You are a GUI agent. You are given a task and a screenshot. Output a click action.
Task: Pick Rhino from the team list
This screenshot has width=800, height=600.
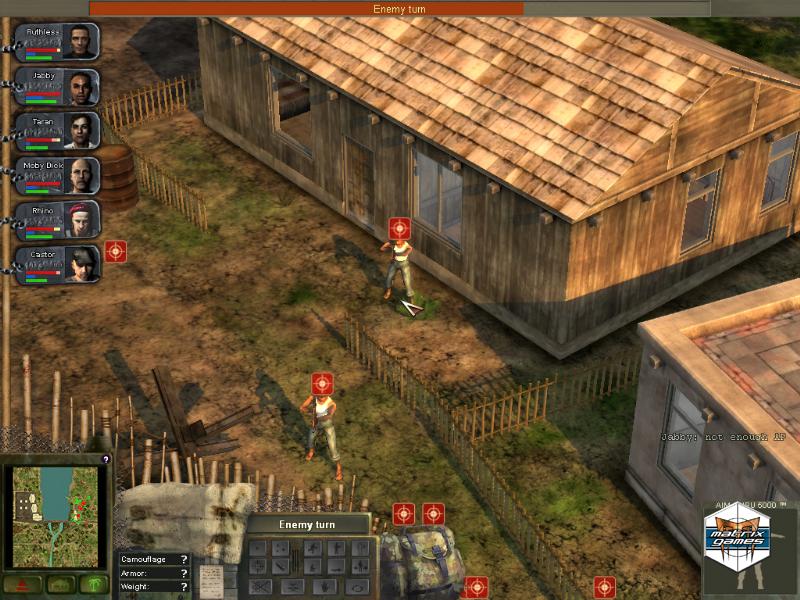click(x=60, y=220)
